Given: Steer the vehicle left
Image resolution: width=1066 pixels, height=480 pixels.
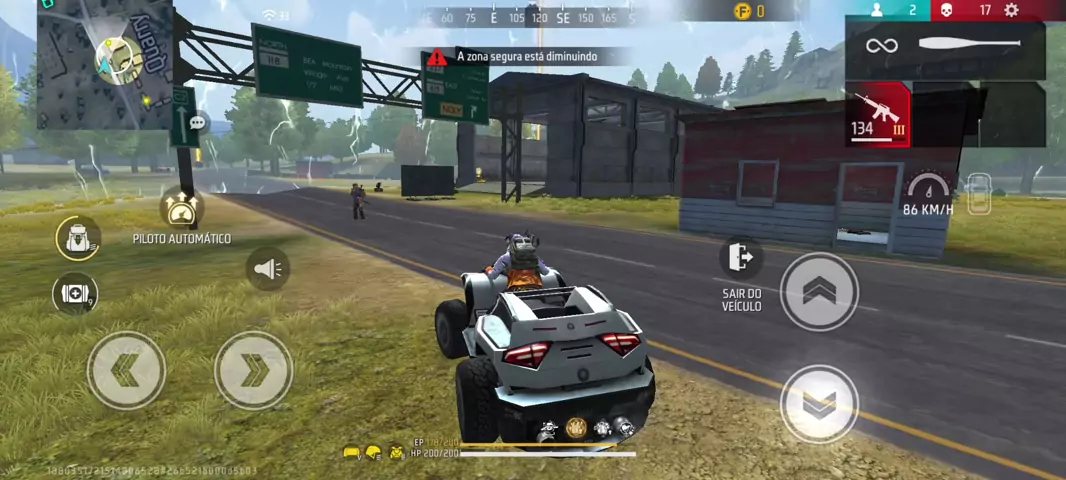Looking at the screenshot, I should point(126,370).
